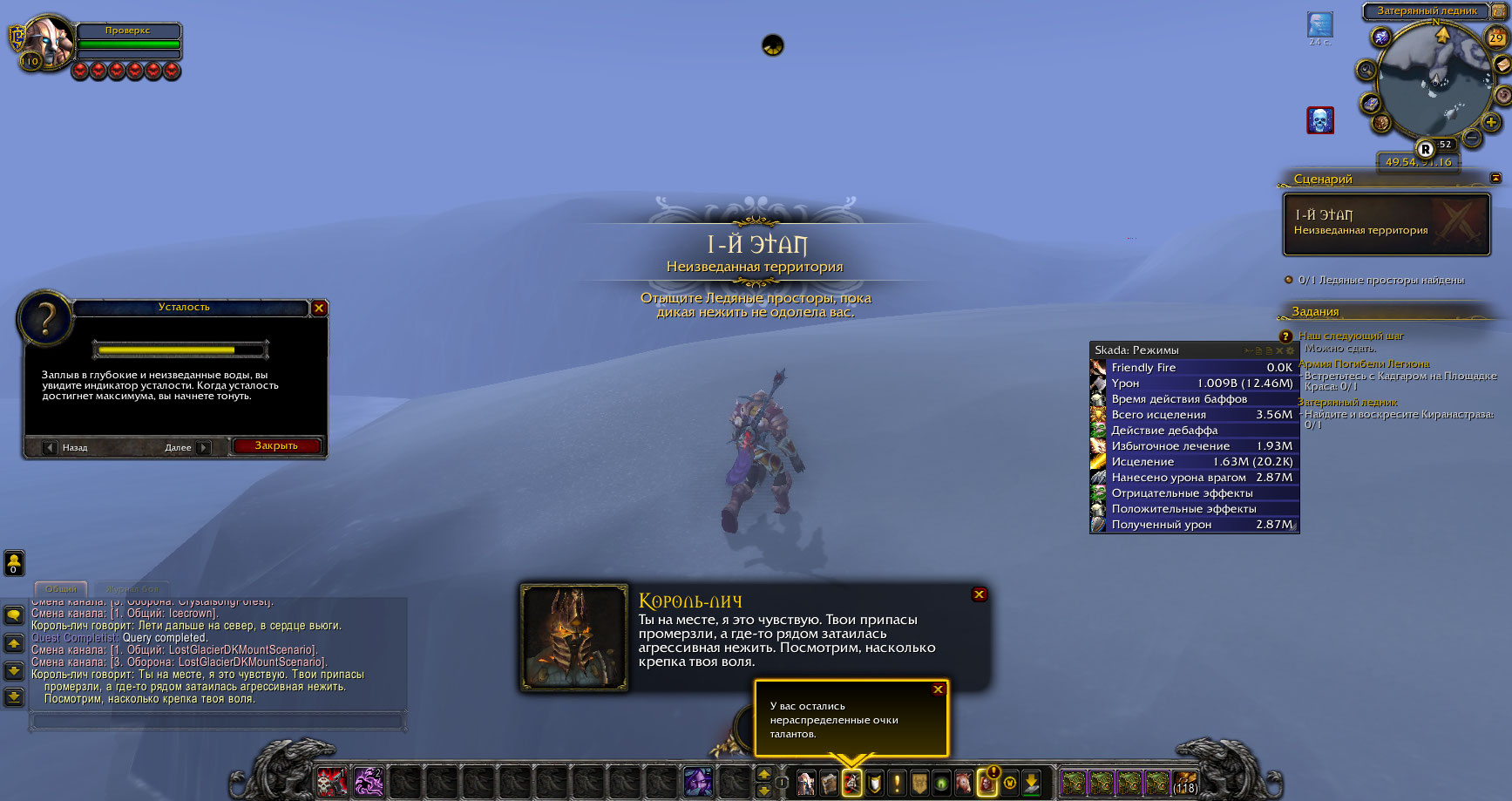1512x801 pixels.
Task: Select the Урон row in Skada
Action: coord(1194,384)
